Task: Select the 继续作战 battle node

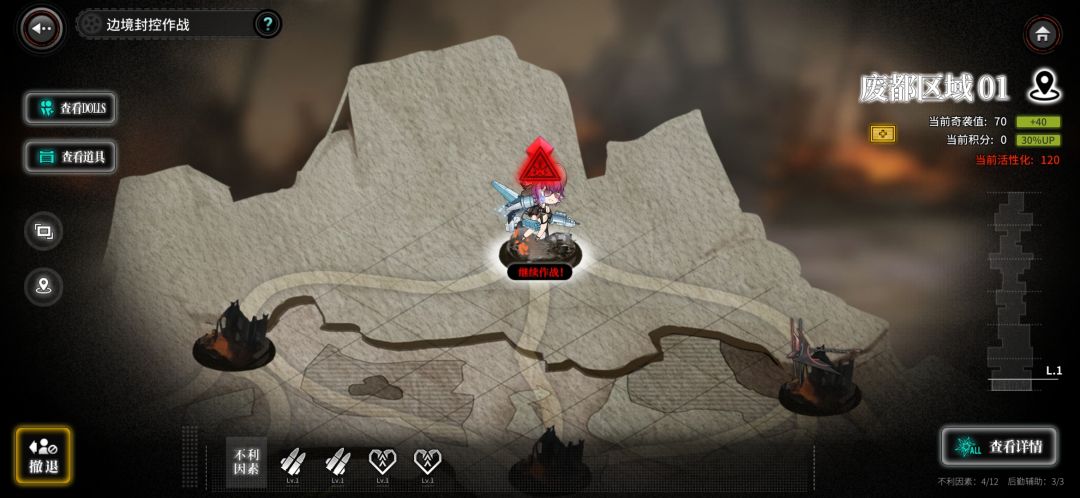Action: 540,271
